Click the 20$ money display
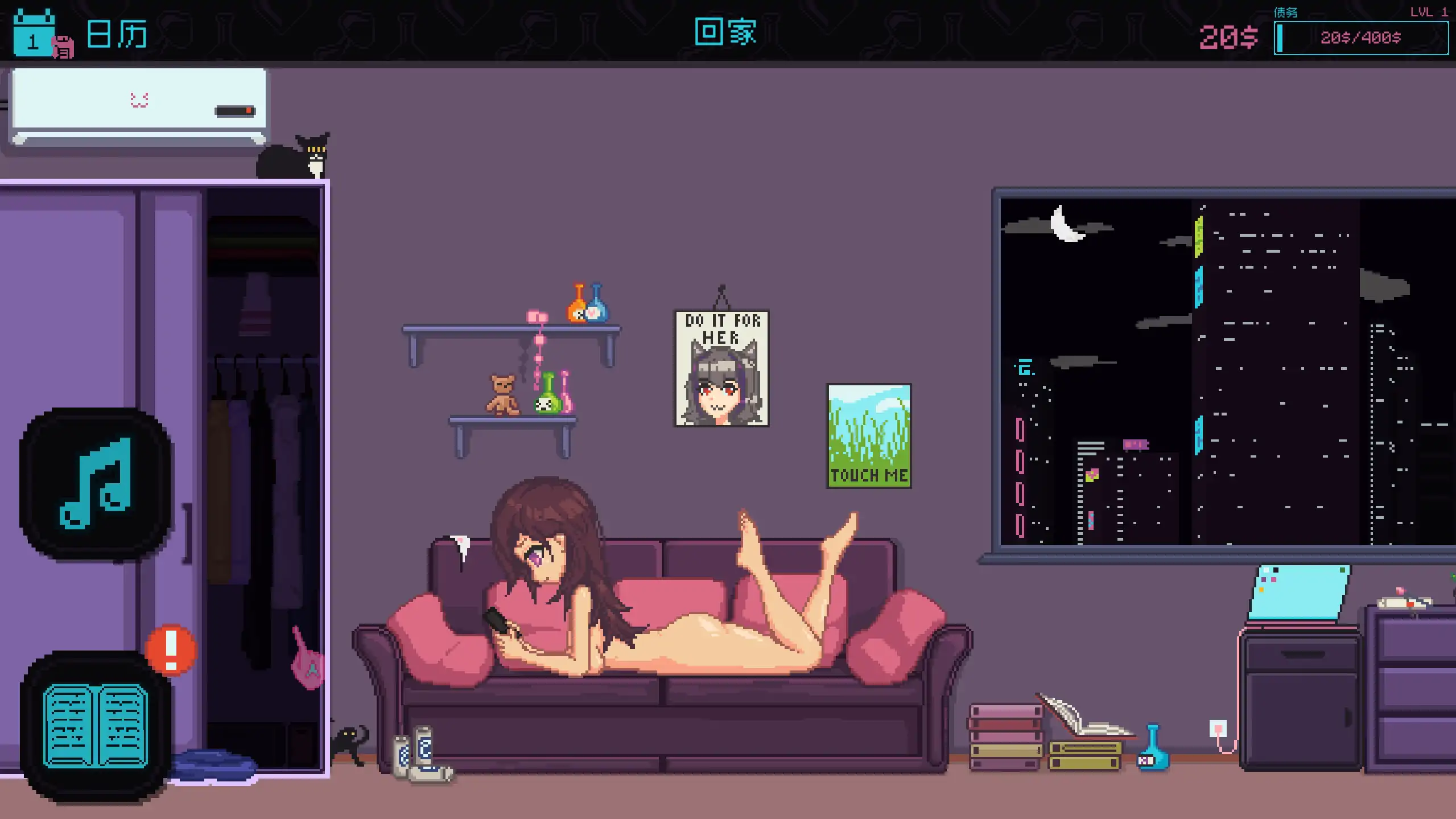 click(1228, 38)
